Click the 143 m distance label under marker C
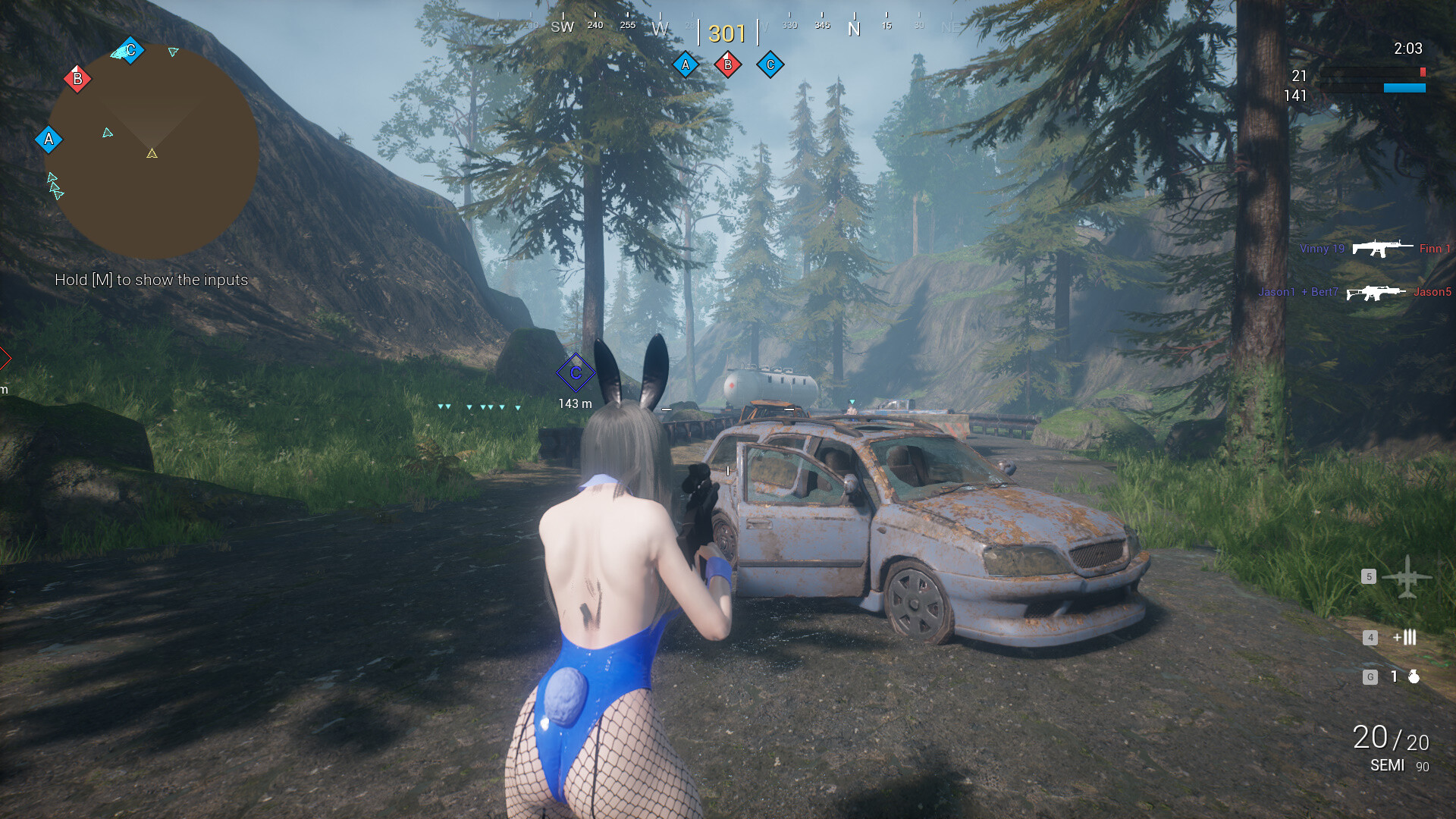Viewport: 1456px width, 819px height. tap(574, 404)
